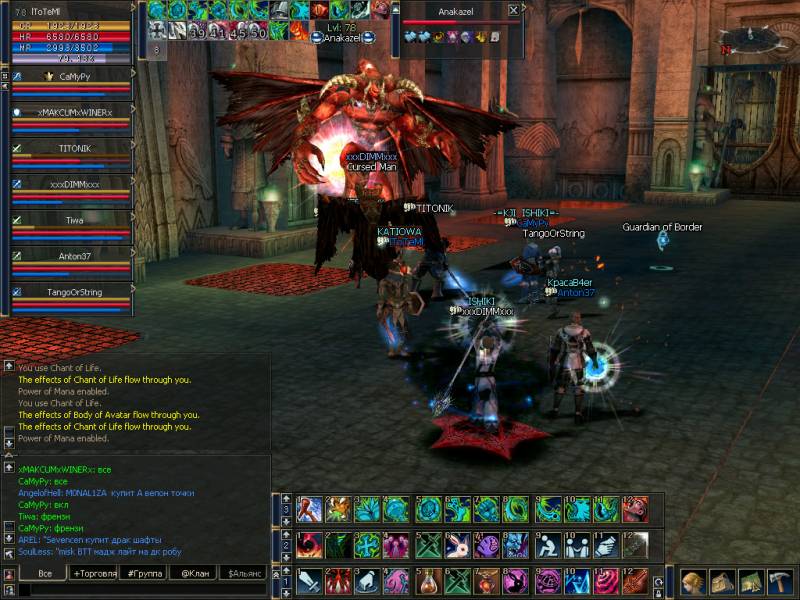
Task: Open the @Клан clan chat tab
Action: click(192, 573)
